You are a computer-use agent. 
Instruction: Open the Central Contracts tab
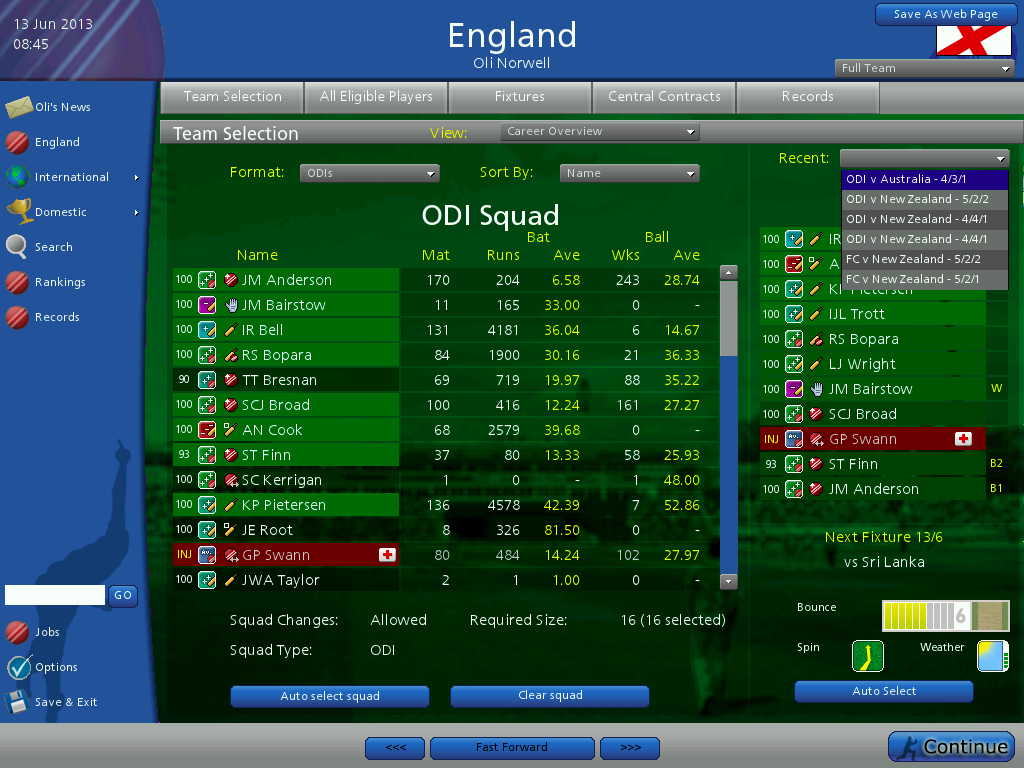pos(664,97)
